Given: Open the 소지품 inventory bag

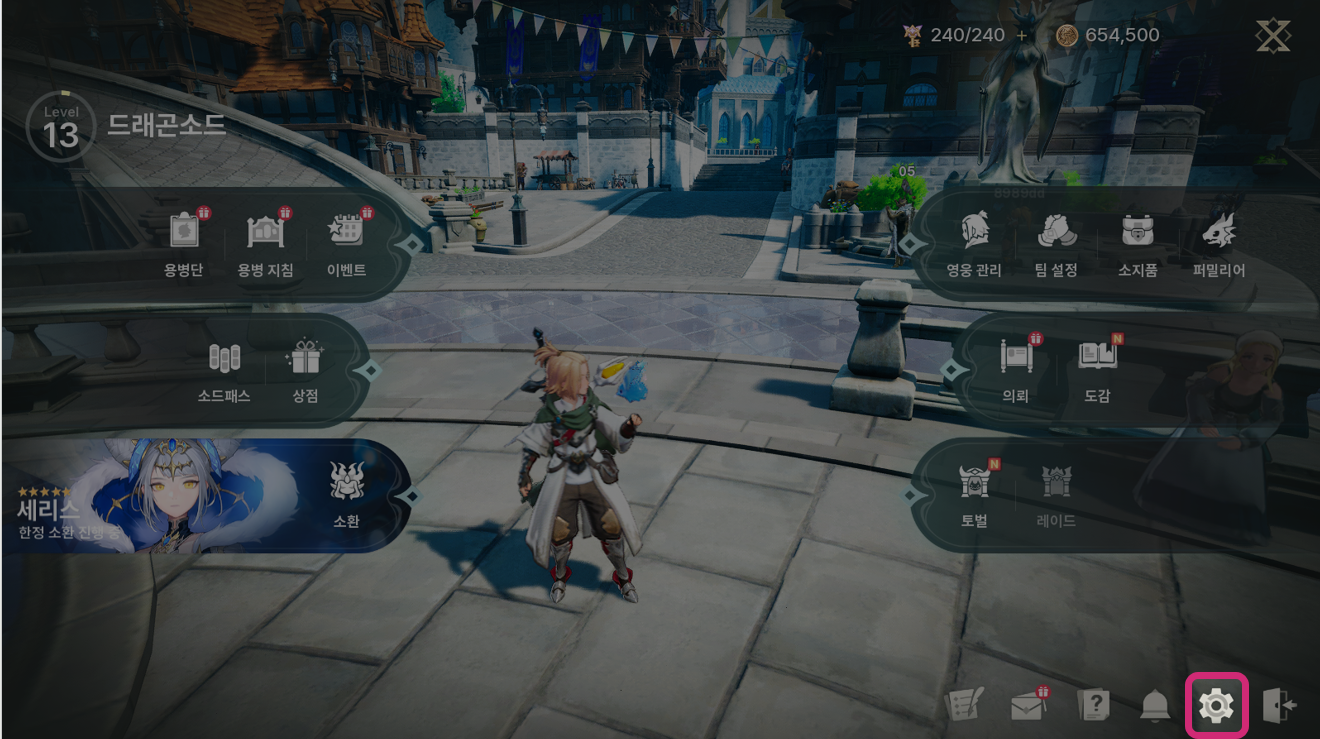Looking at the screenshot, I should point(1138,243).
